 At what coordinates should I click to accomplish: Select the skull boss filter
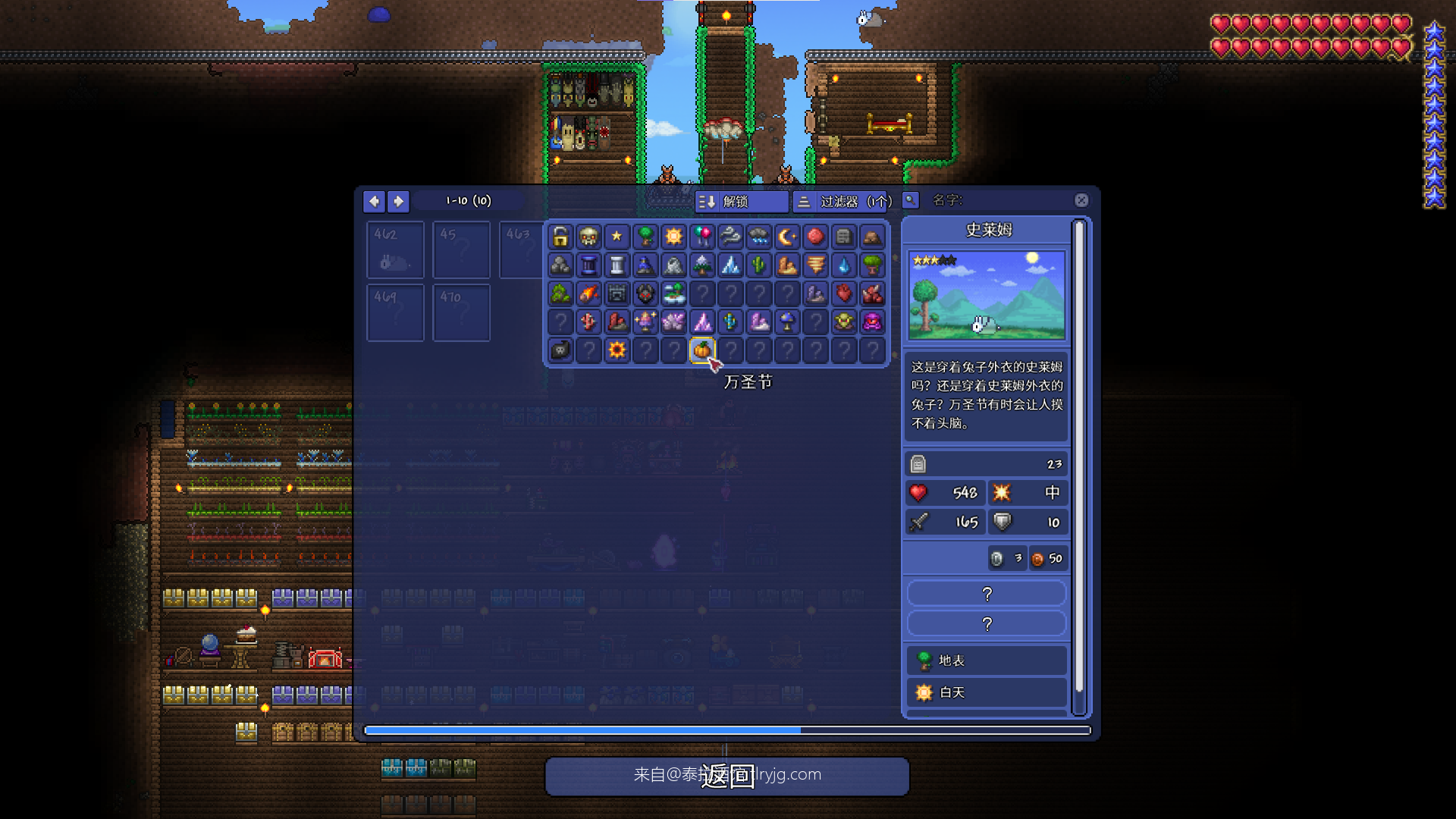(588, 237)
